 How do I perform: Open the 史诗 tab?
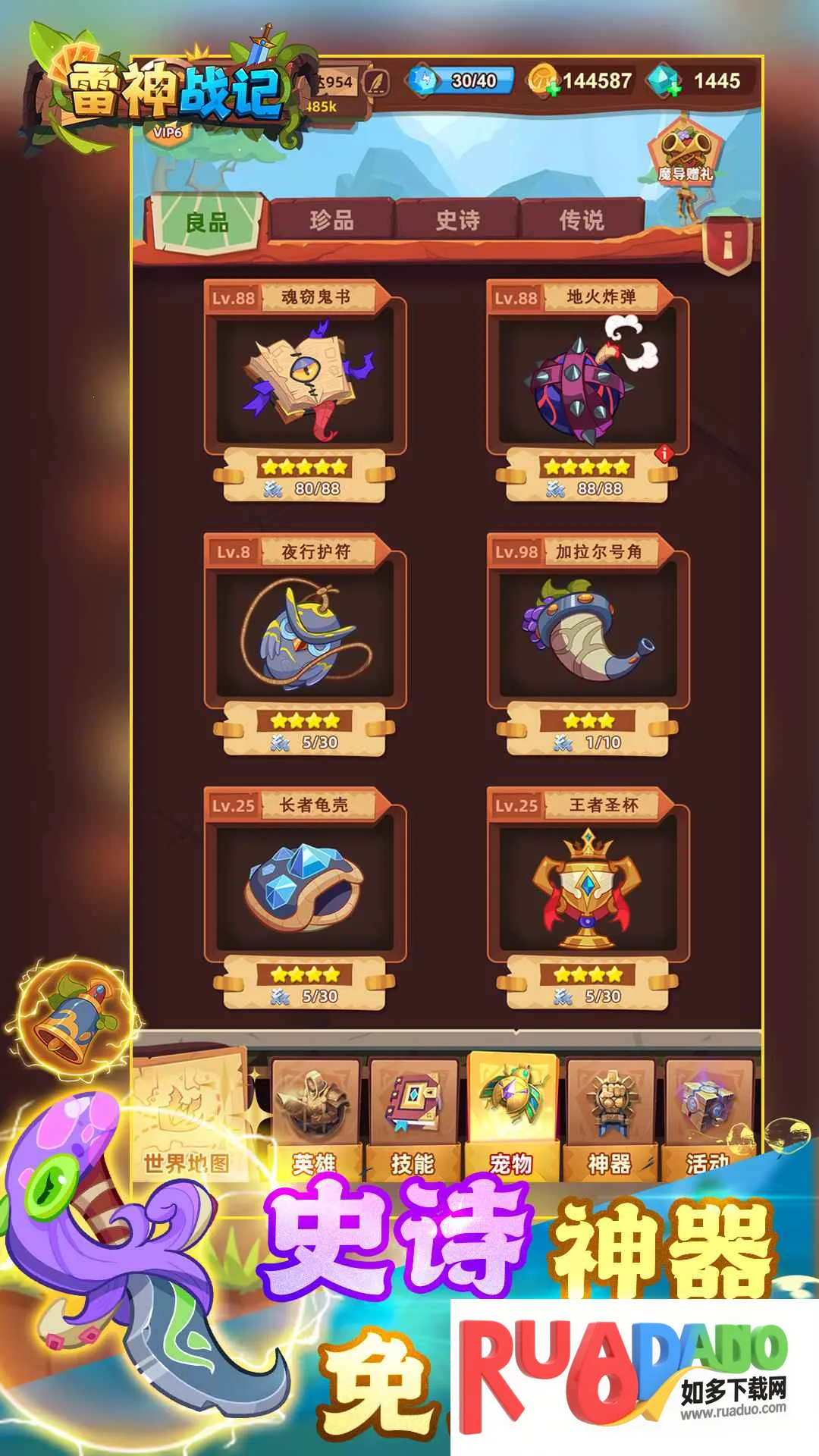click(x=457, y=221)
